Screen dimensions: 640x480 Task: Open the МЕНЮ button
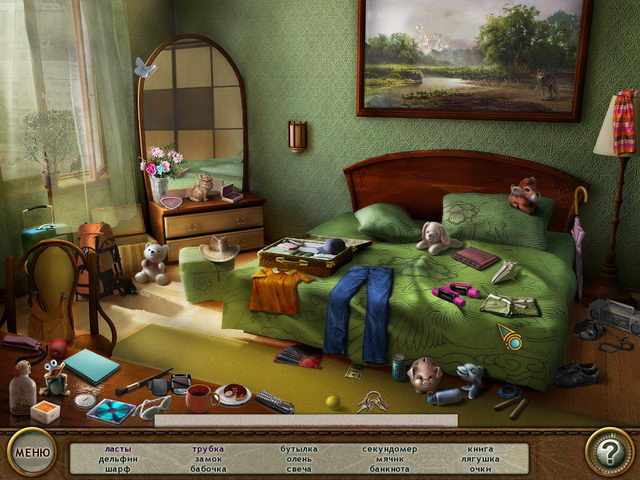click(x=33, y=452)
